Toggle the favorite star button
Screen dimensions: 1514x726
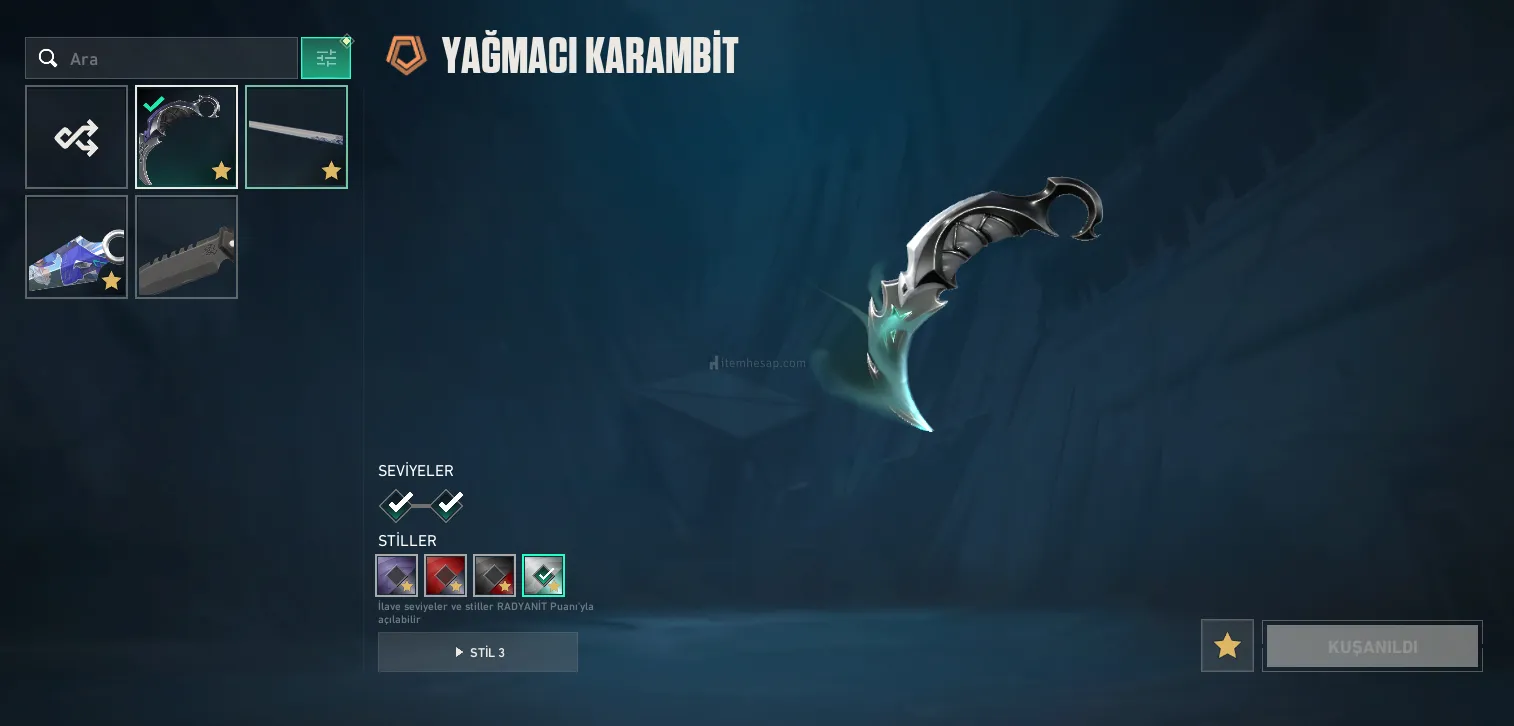click(x=1227, y=646)
